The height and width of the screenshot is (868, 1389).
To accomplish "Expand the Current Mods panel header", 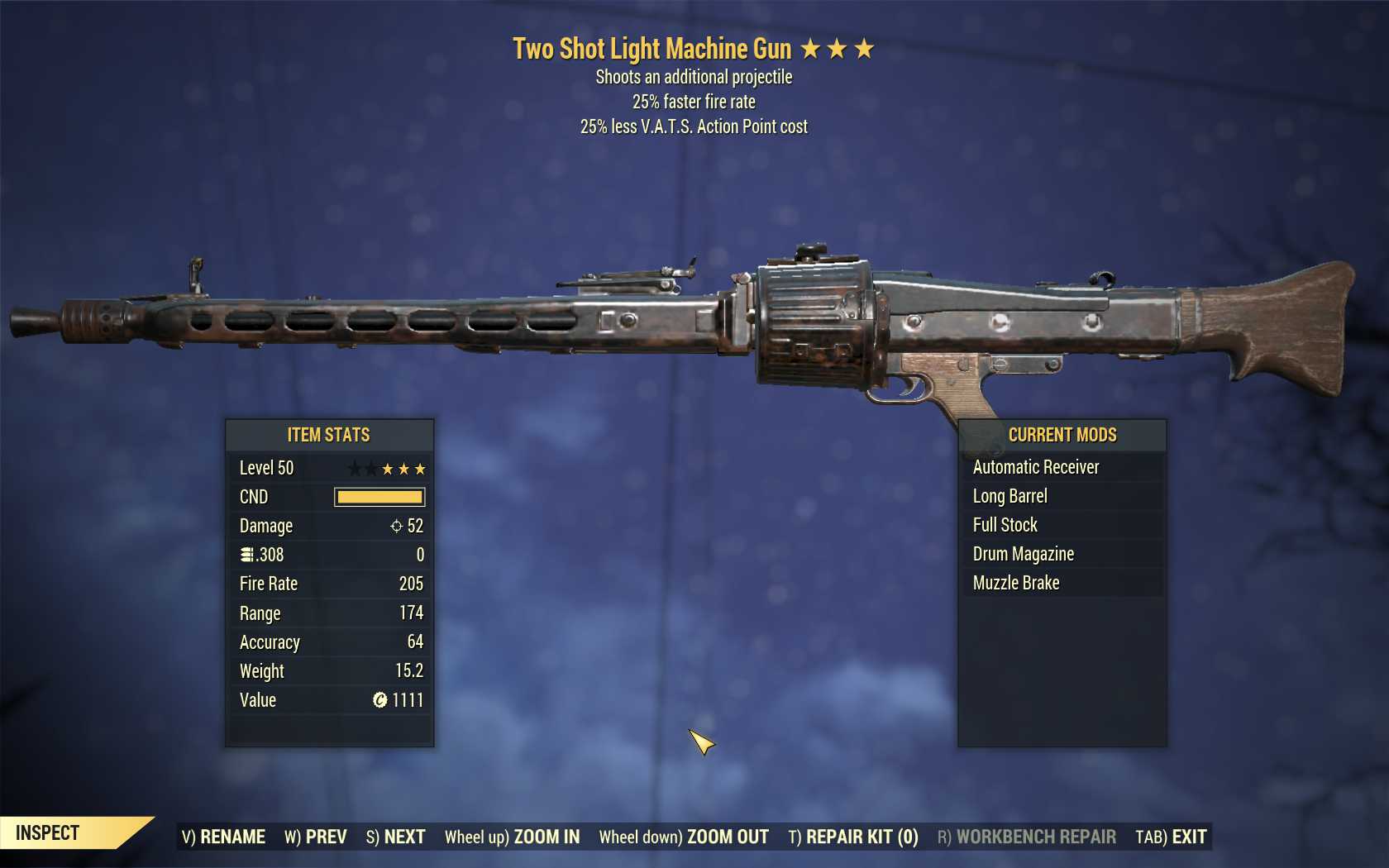I will click(1063, 435).
